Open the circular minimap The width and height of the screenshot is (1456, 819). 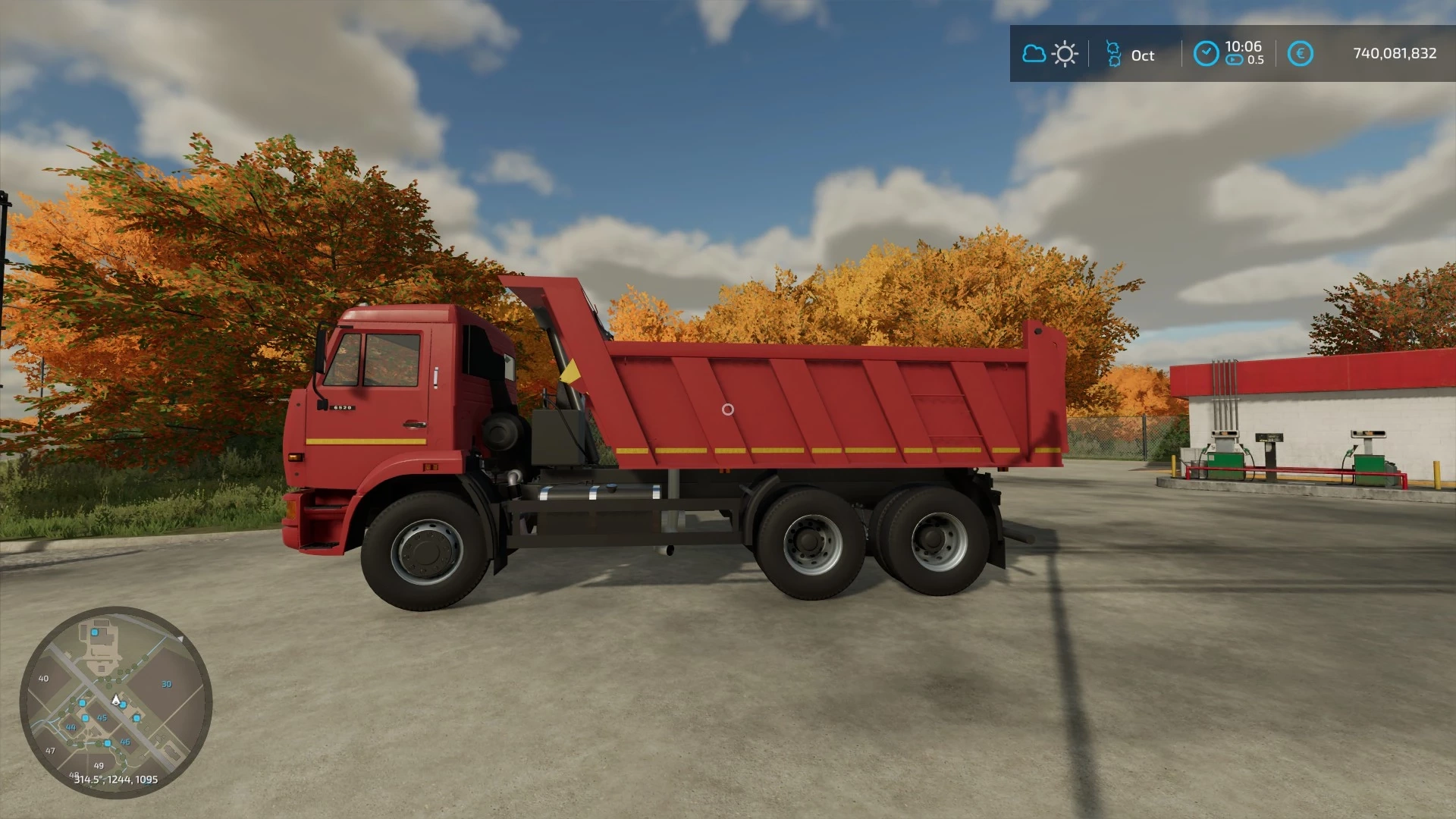click(x=116, y=702)
